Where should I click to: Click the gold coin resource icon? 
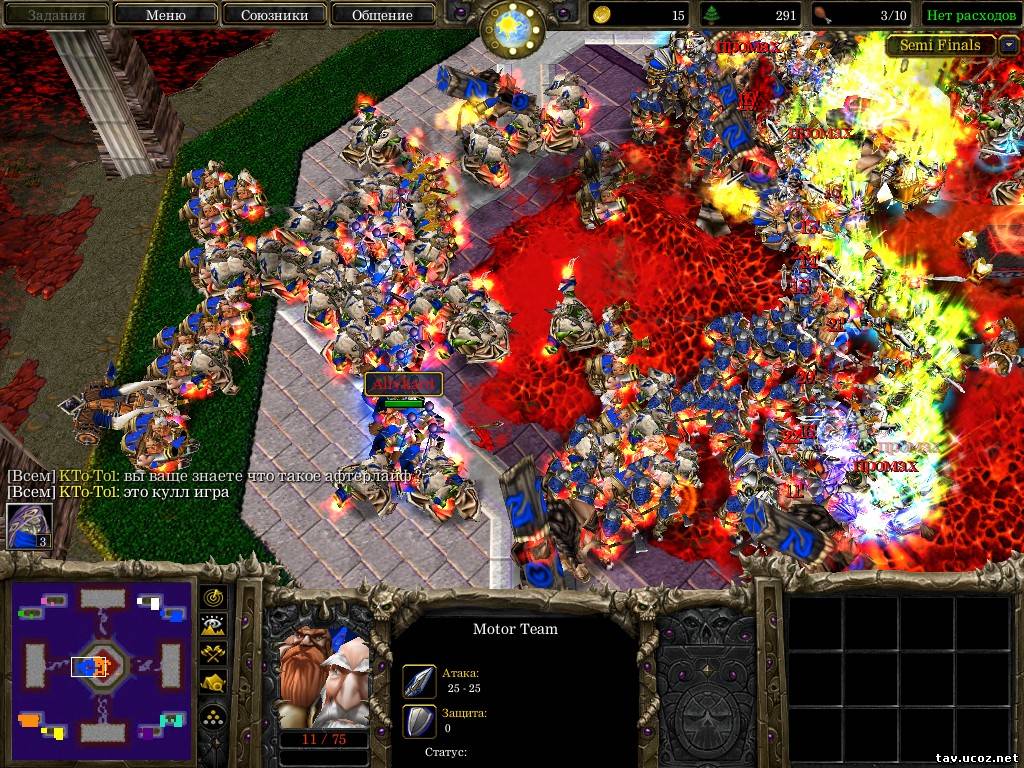tap(603, 15)
